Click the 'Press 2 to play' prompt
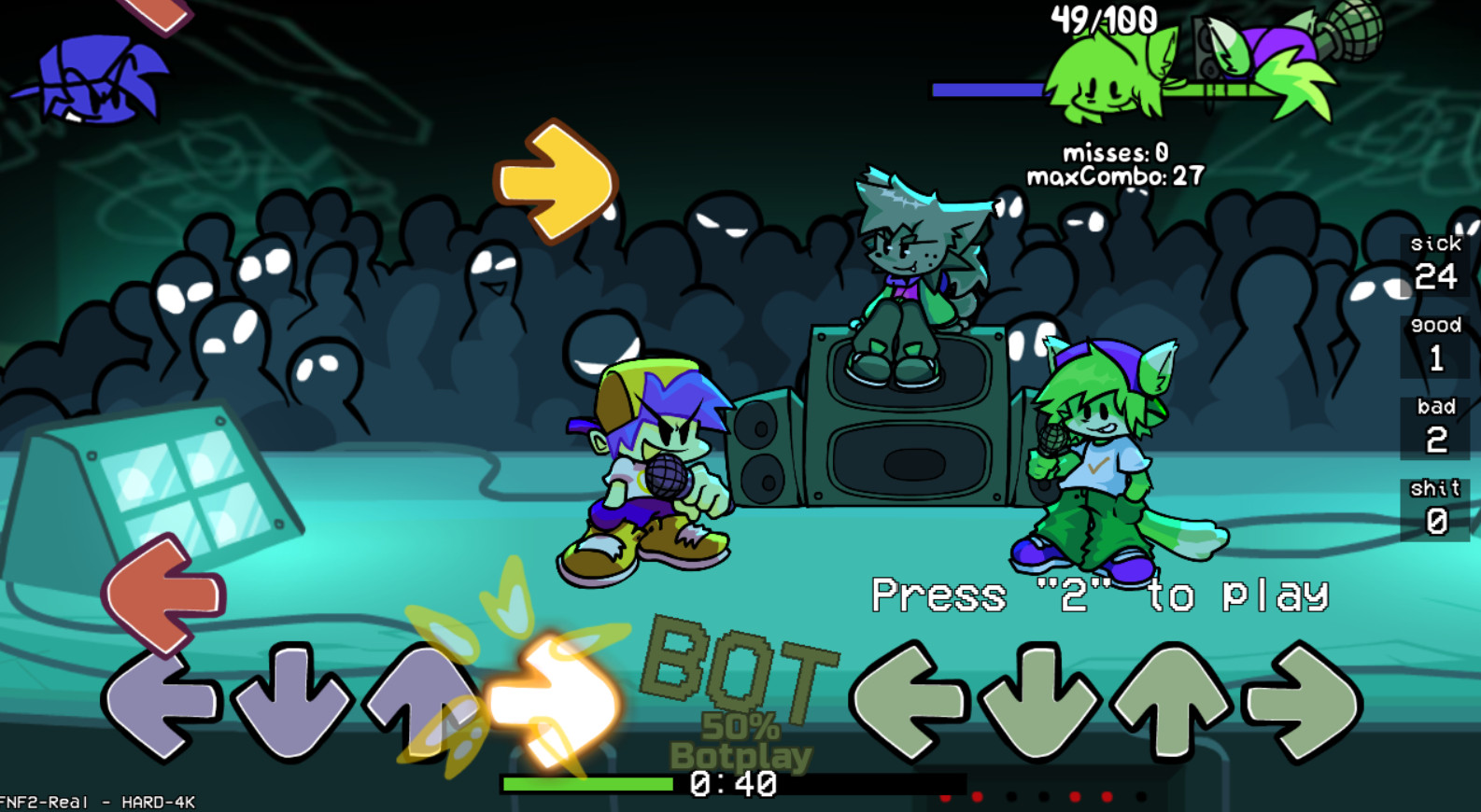 coord(1102,594)
